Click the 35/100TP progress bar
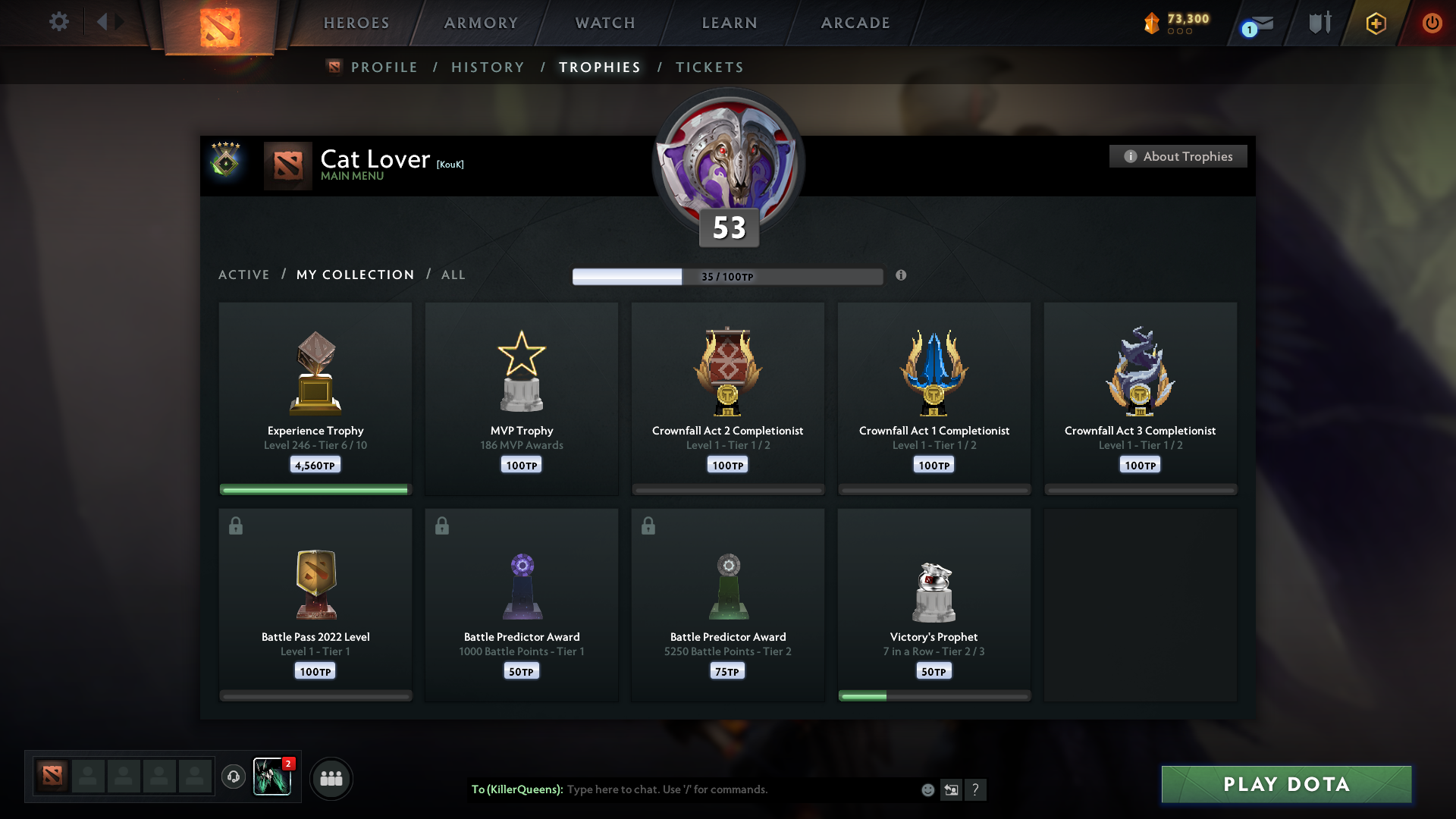This screenshot has width=1456, height=819. click(728, 276)
